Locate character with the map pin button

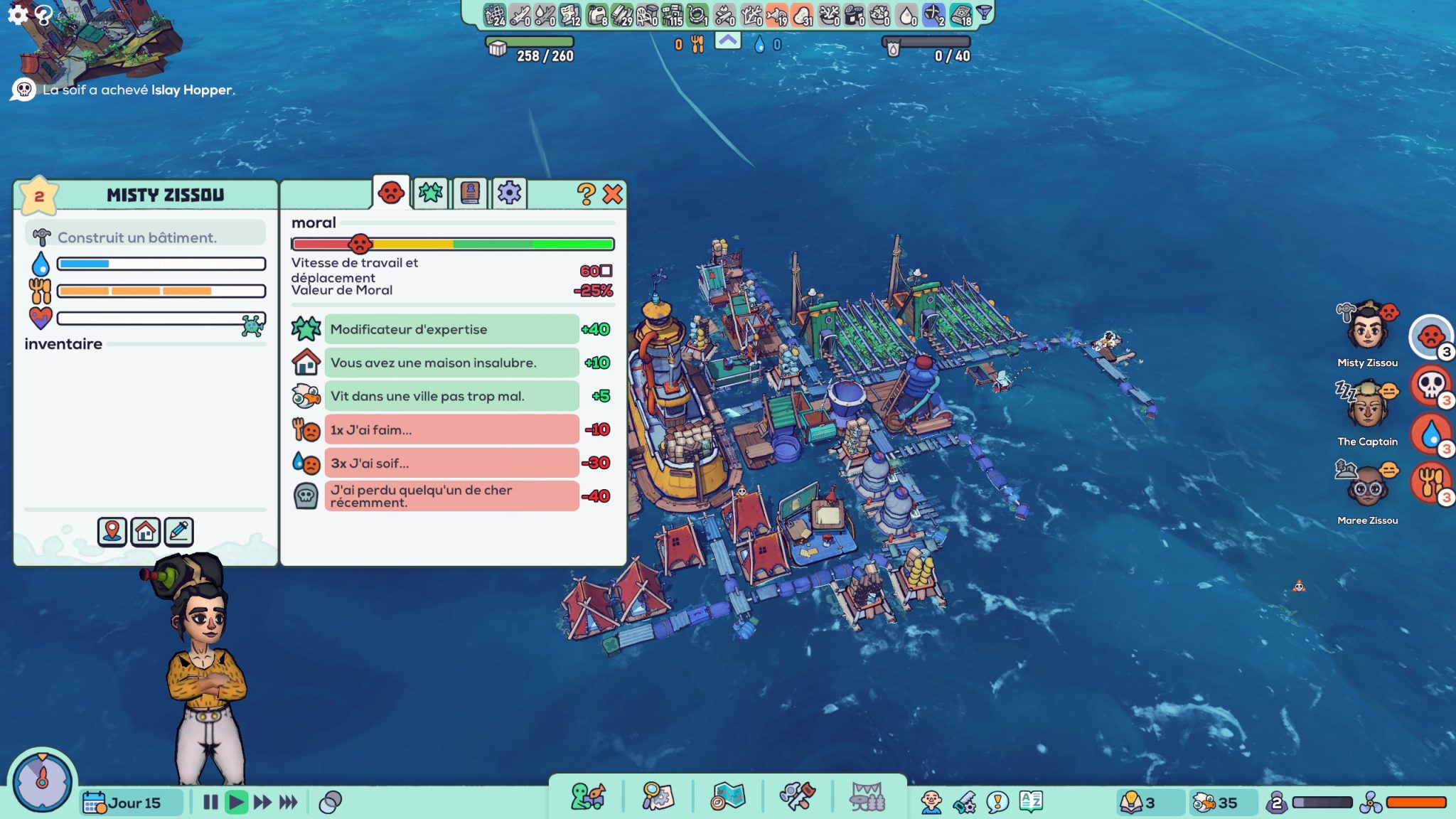pyautogui.click(x=112, y=531)
